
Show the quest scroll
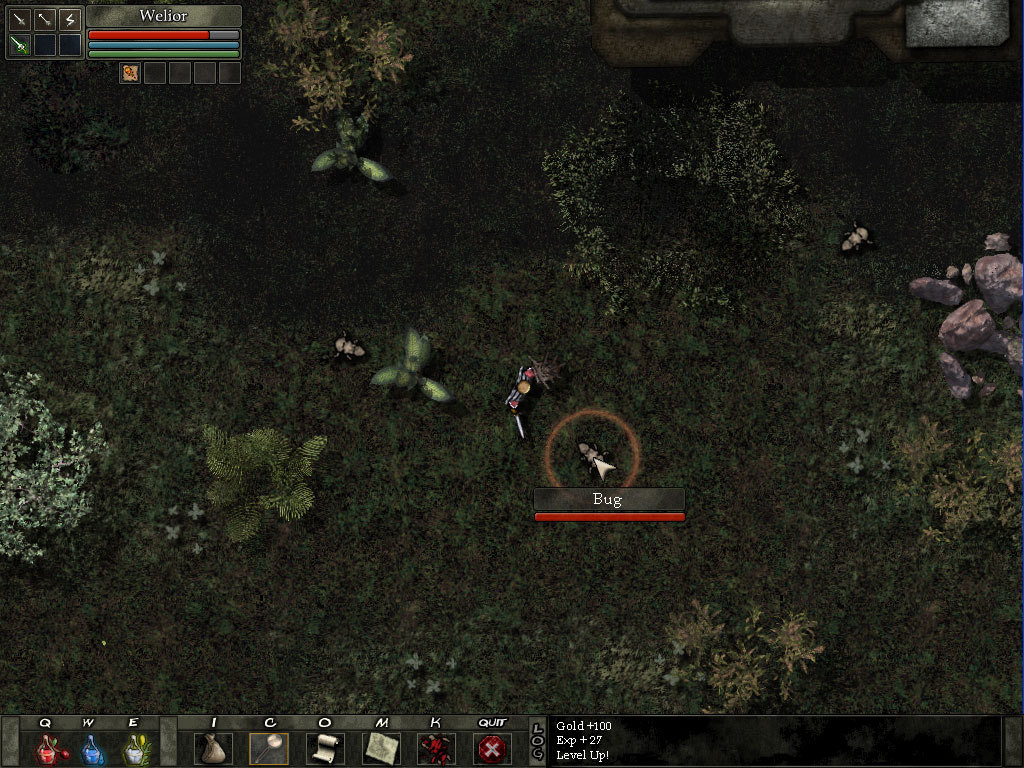click(324, 748)
